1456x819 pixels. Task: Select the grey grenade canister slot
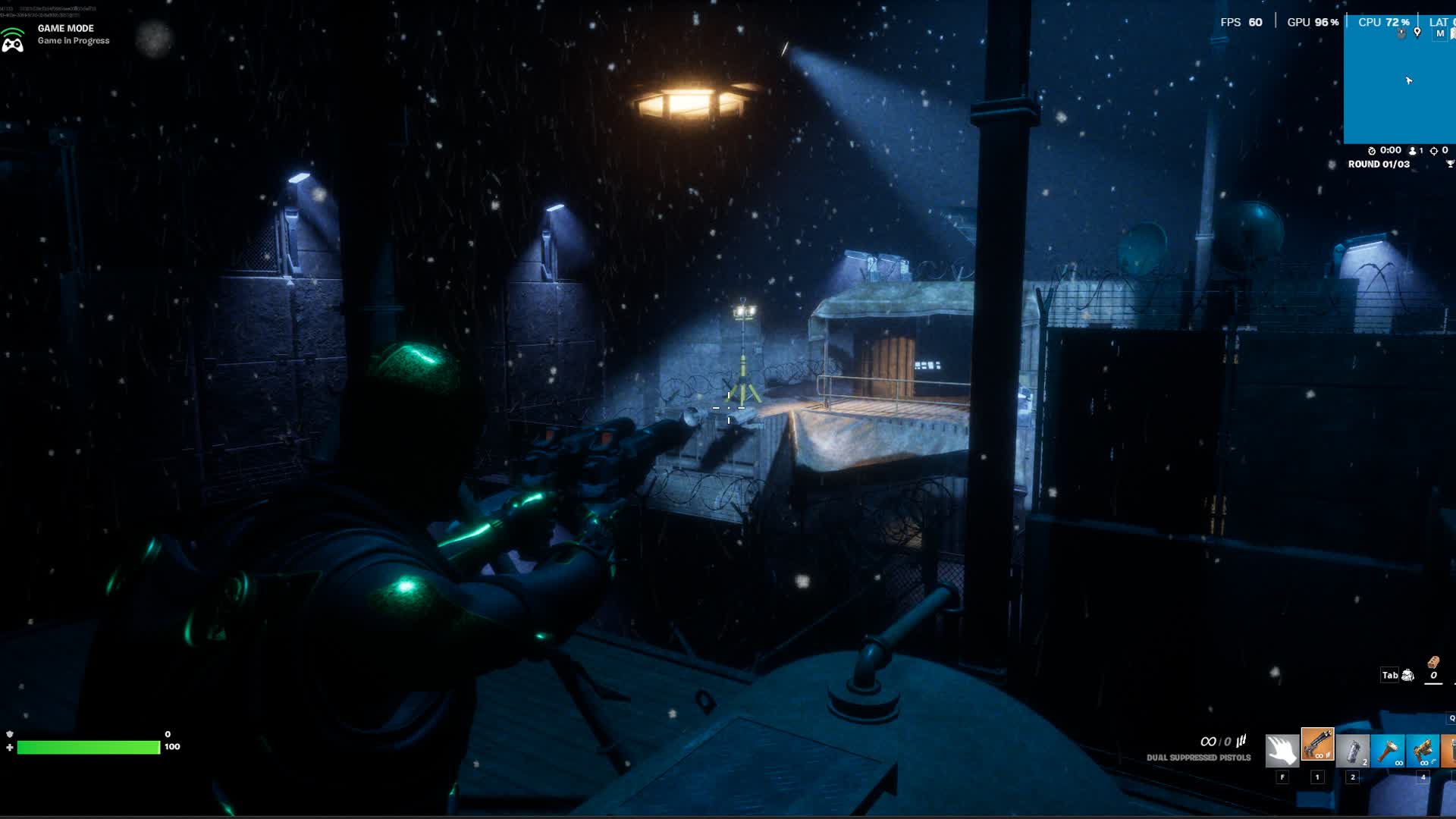pyautogui.click(x=1352, y=751)
